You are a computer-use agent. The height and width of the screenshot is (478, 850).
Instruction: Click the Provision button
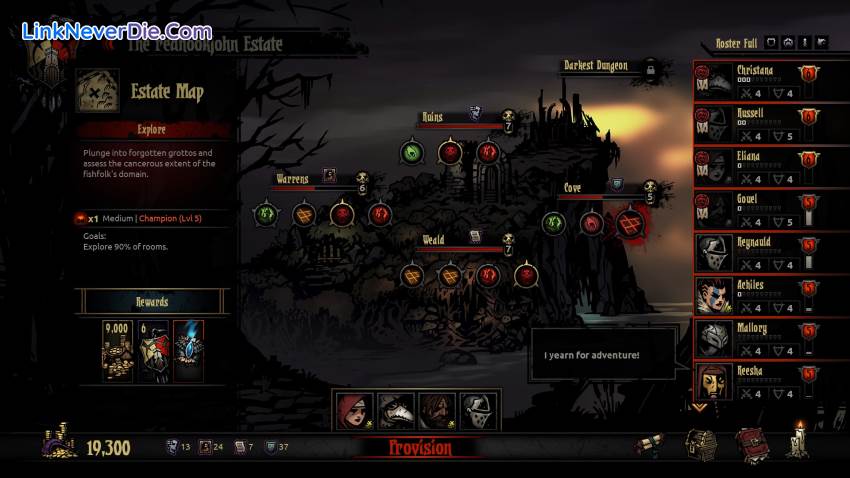point(420,448)
